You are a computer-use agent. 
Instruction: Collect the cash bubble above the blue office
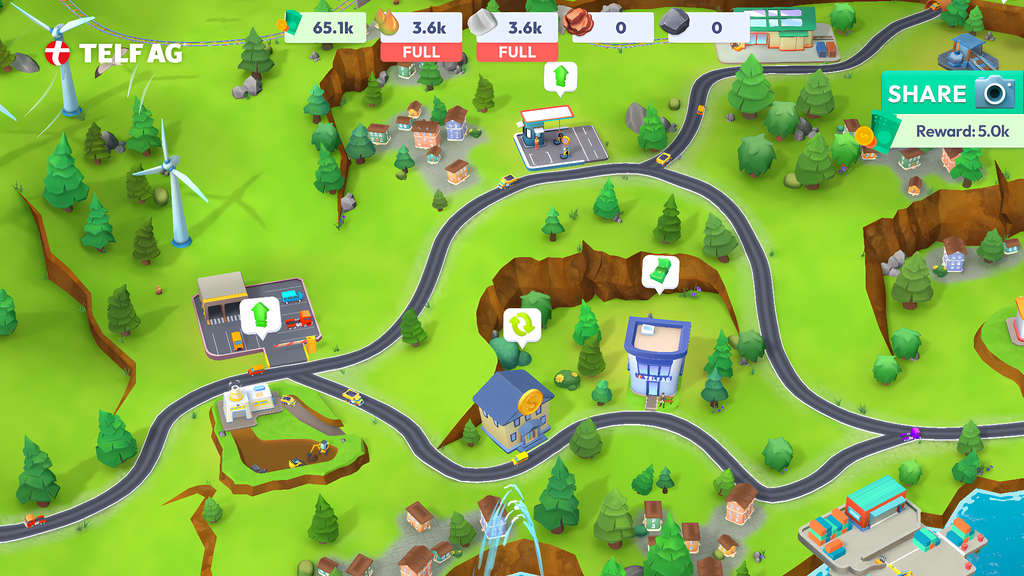point(660,271)
